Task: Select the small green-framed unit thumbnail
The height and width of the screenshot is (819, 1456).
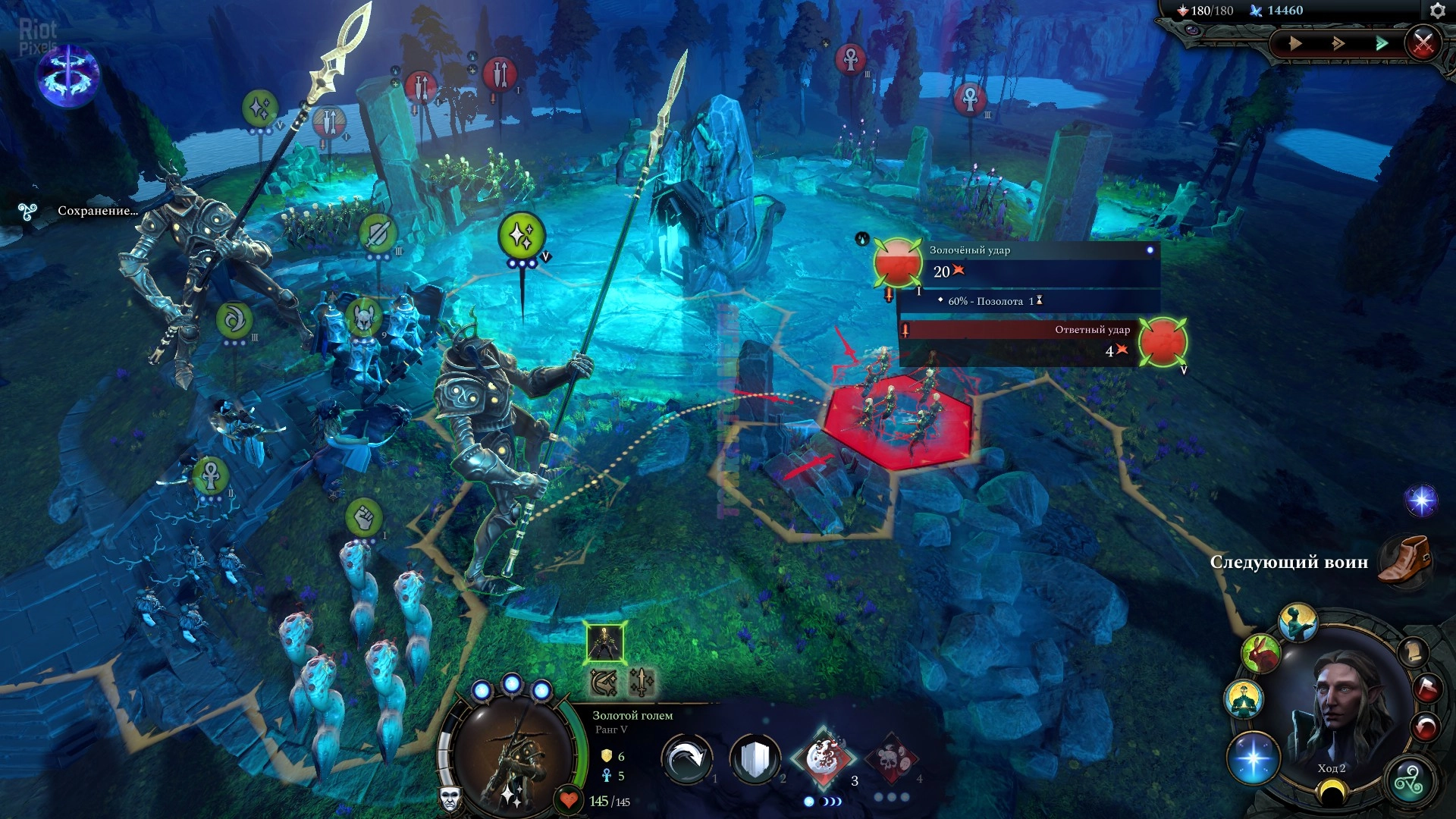Action: [x=605, y=642]
